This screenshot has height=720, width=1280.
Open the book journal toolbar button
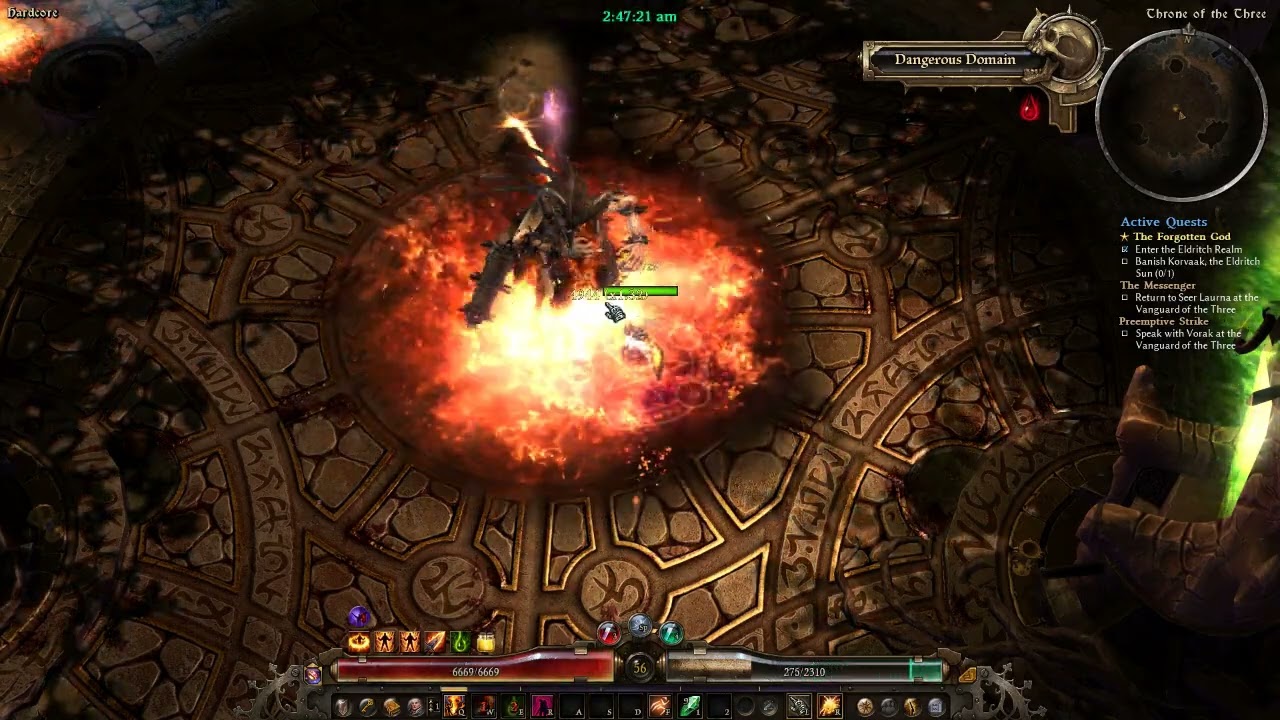pyautogui.click(x=392, y=707)
